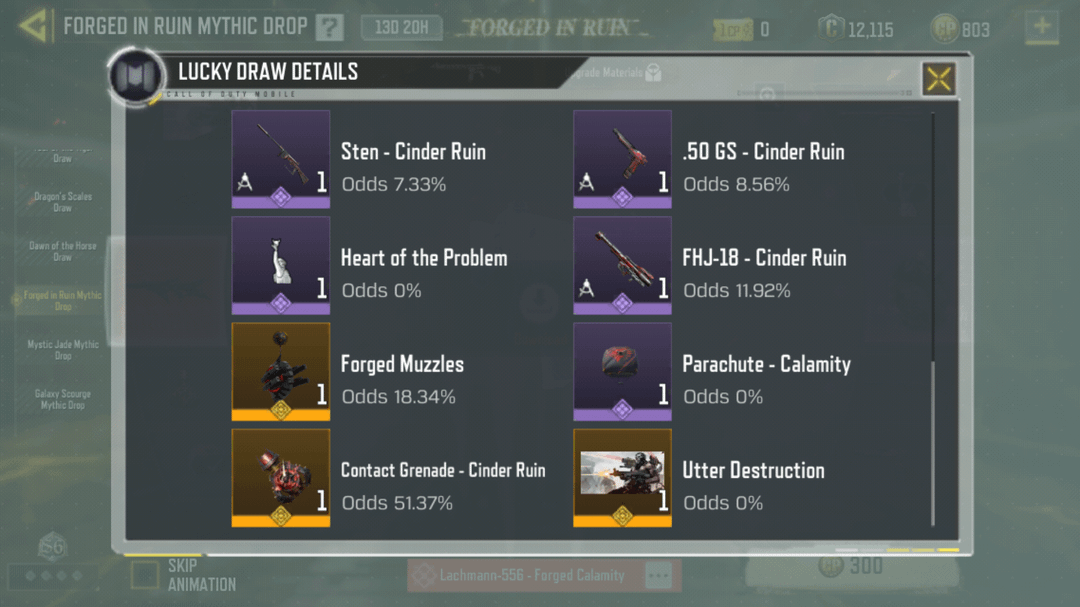The image size is (1080, 607).
Task: Select the Contact Grenade - Cinder Ruin item
Action: 281,477
